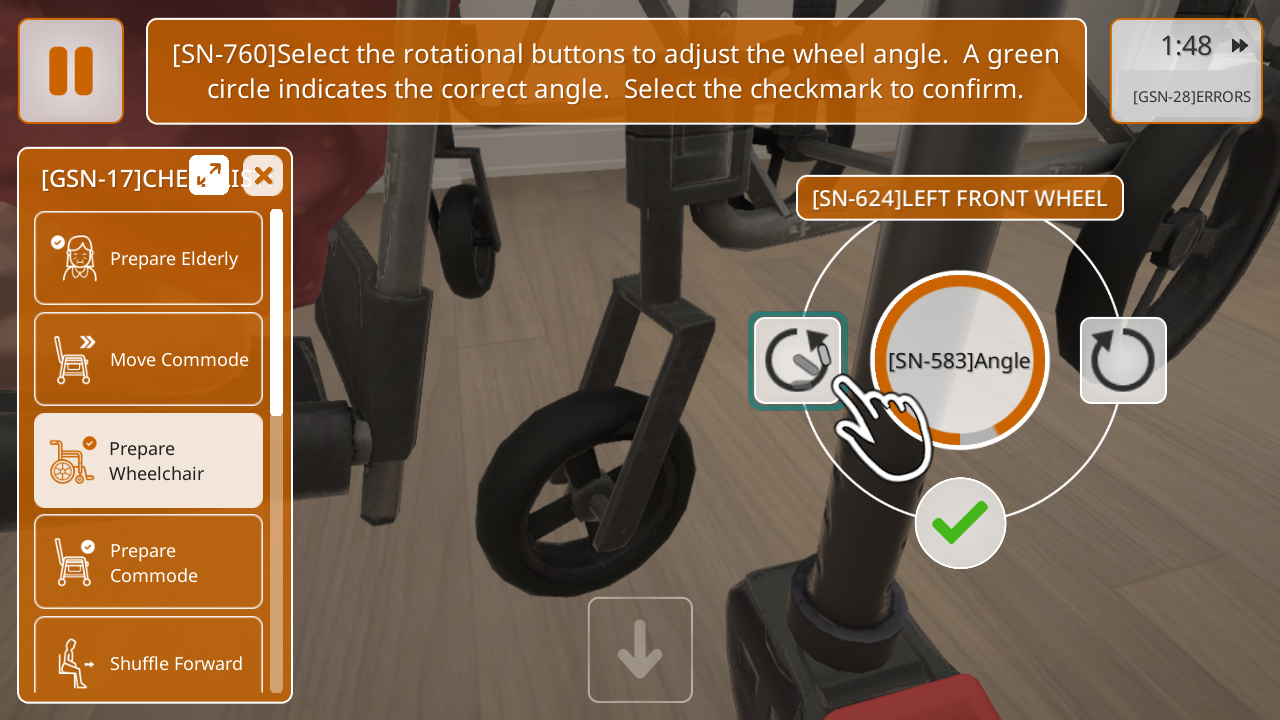
Task: Select the Prepare Elderly checklist step
Action: [148, 258]
